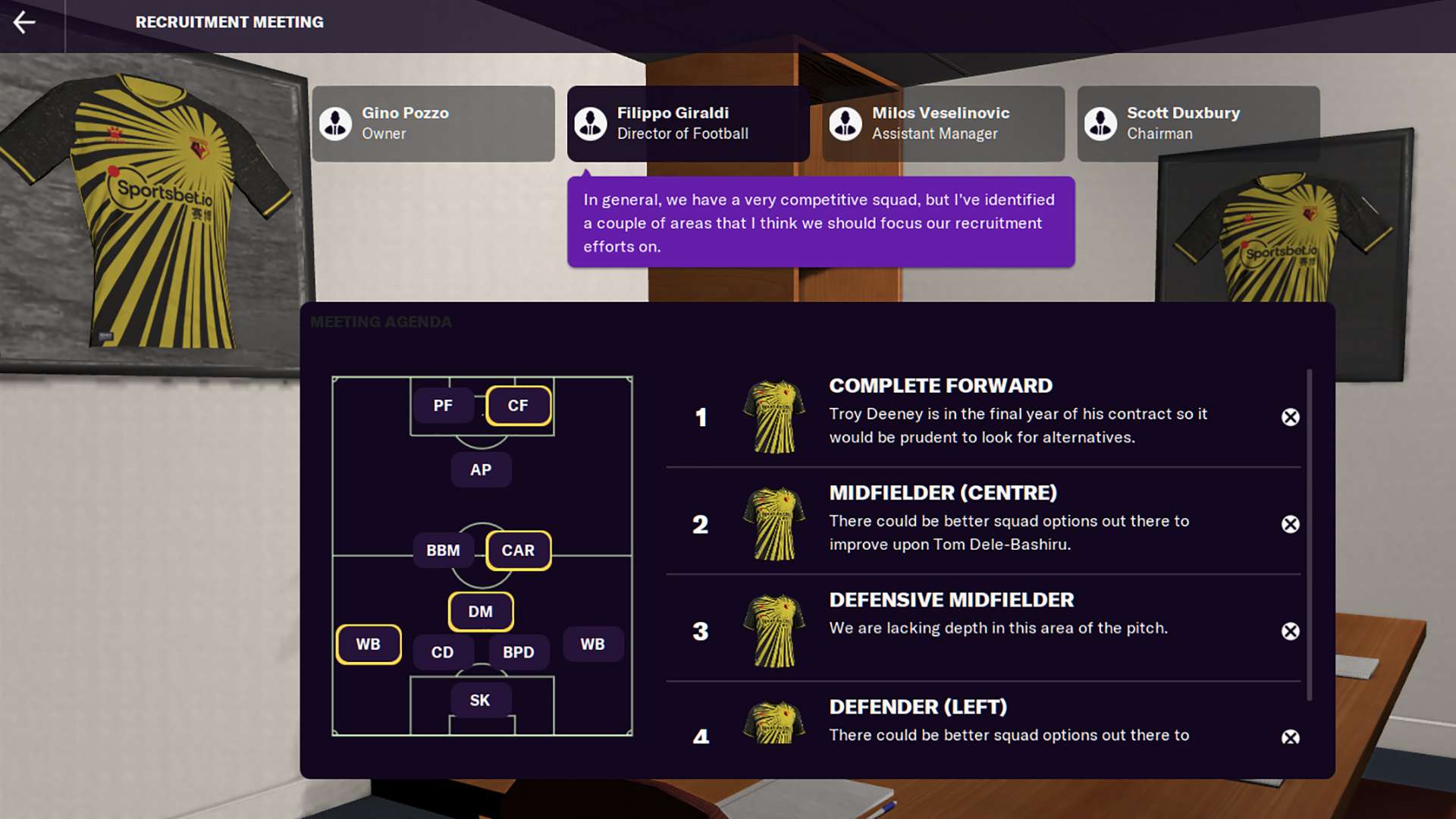1456x819 pixels.
Task: Select Milos Veselinovic, Assistant Manager
Action: pyautogui.click(x=943, y=123)
